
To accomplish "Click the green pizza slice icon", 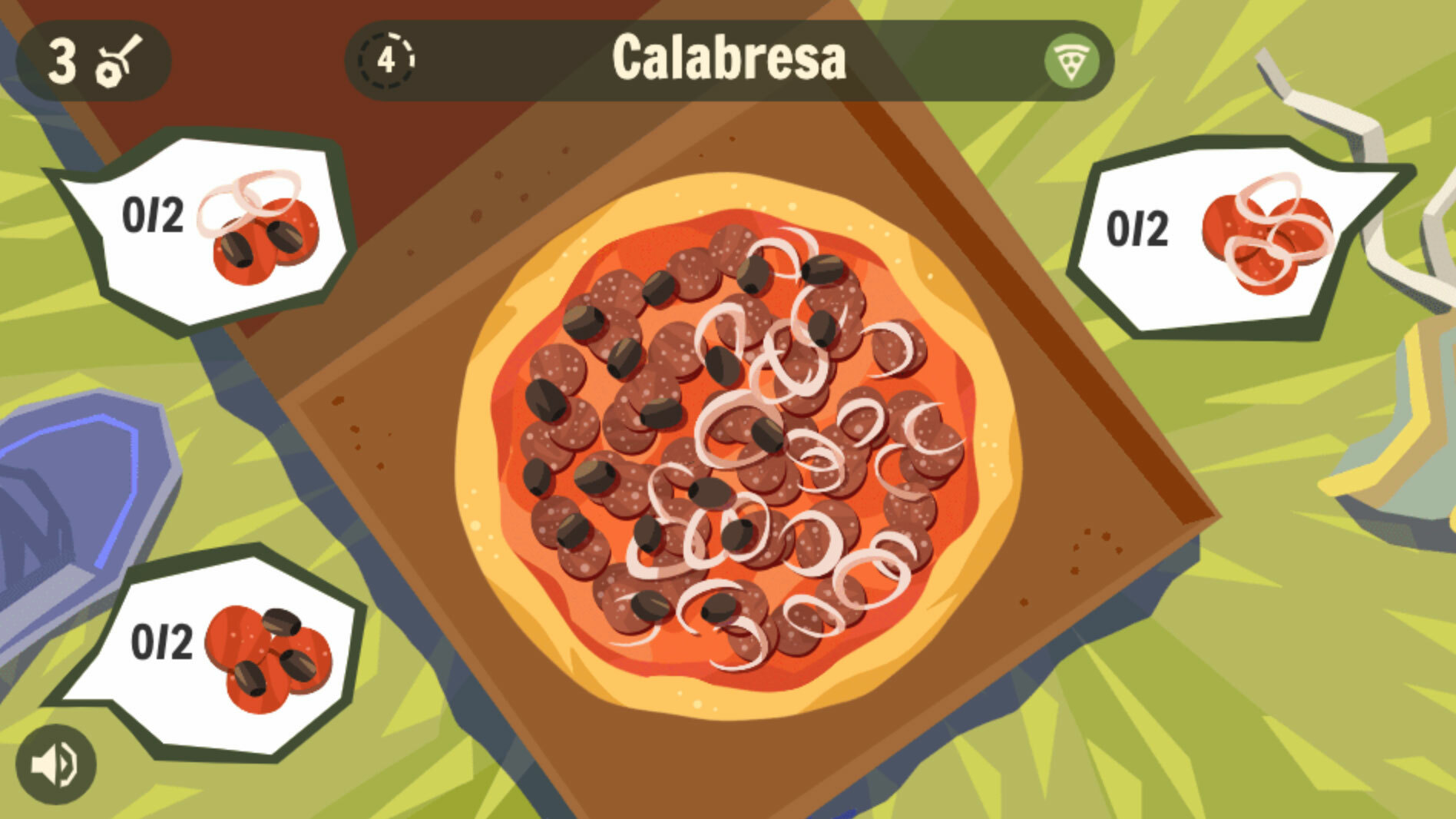I will click(1070, 61).
